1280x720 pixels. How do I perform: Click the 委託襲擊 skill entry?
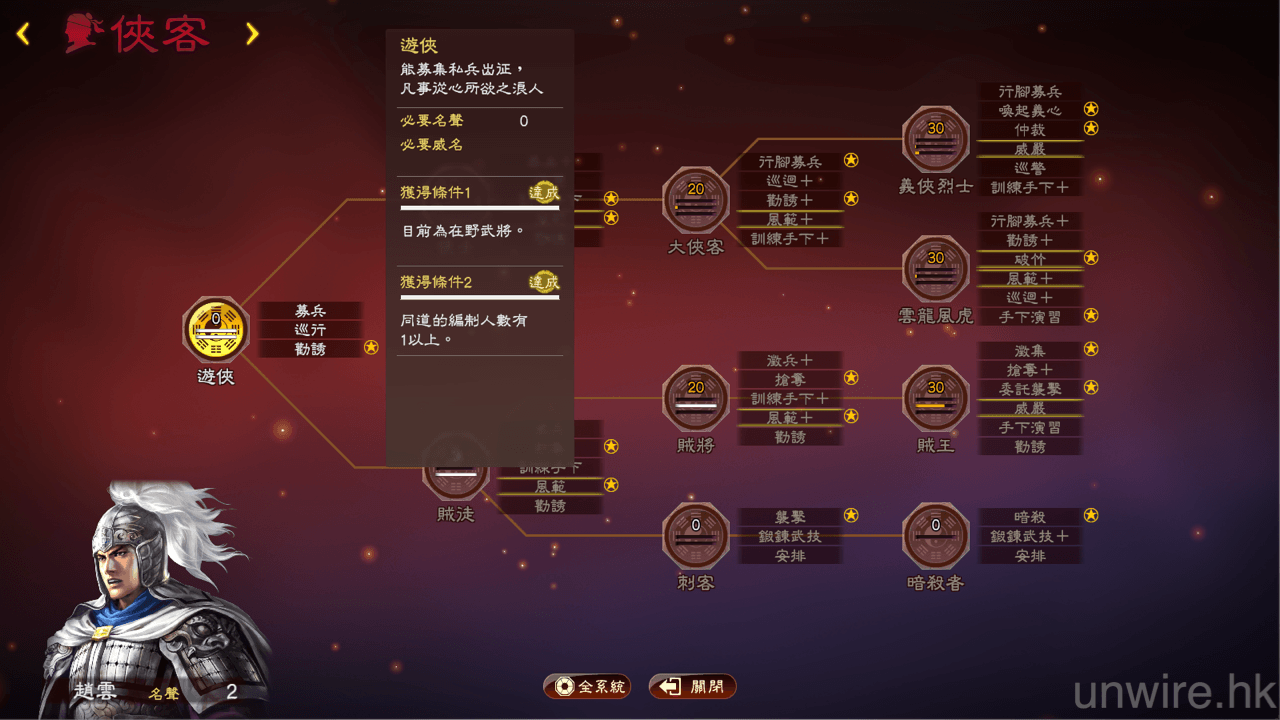(1029, 389)
